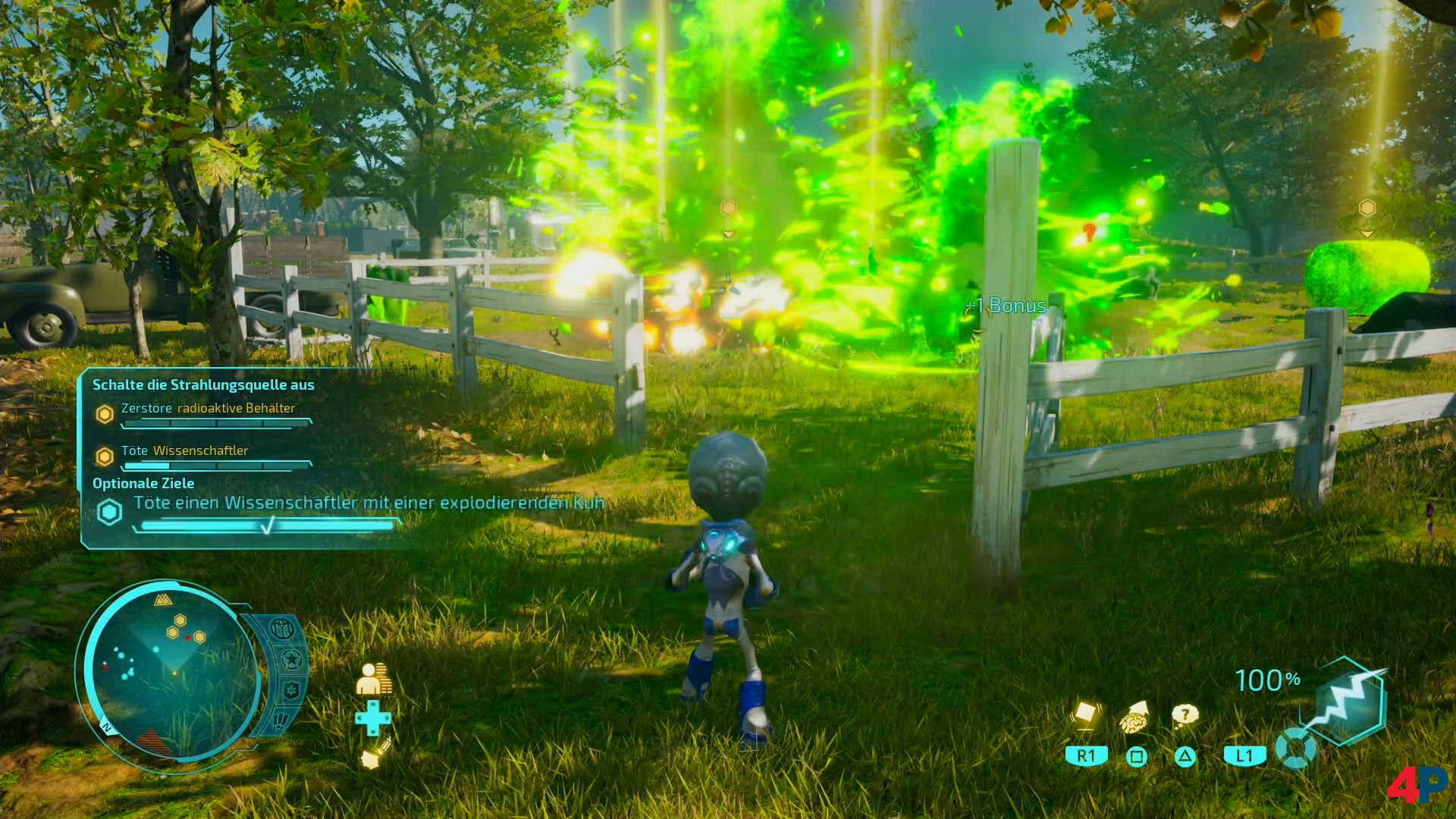Click the weapon wheel ring icon
The height and width of the screenshot is (819, 1456).
tap(1295, 748)
